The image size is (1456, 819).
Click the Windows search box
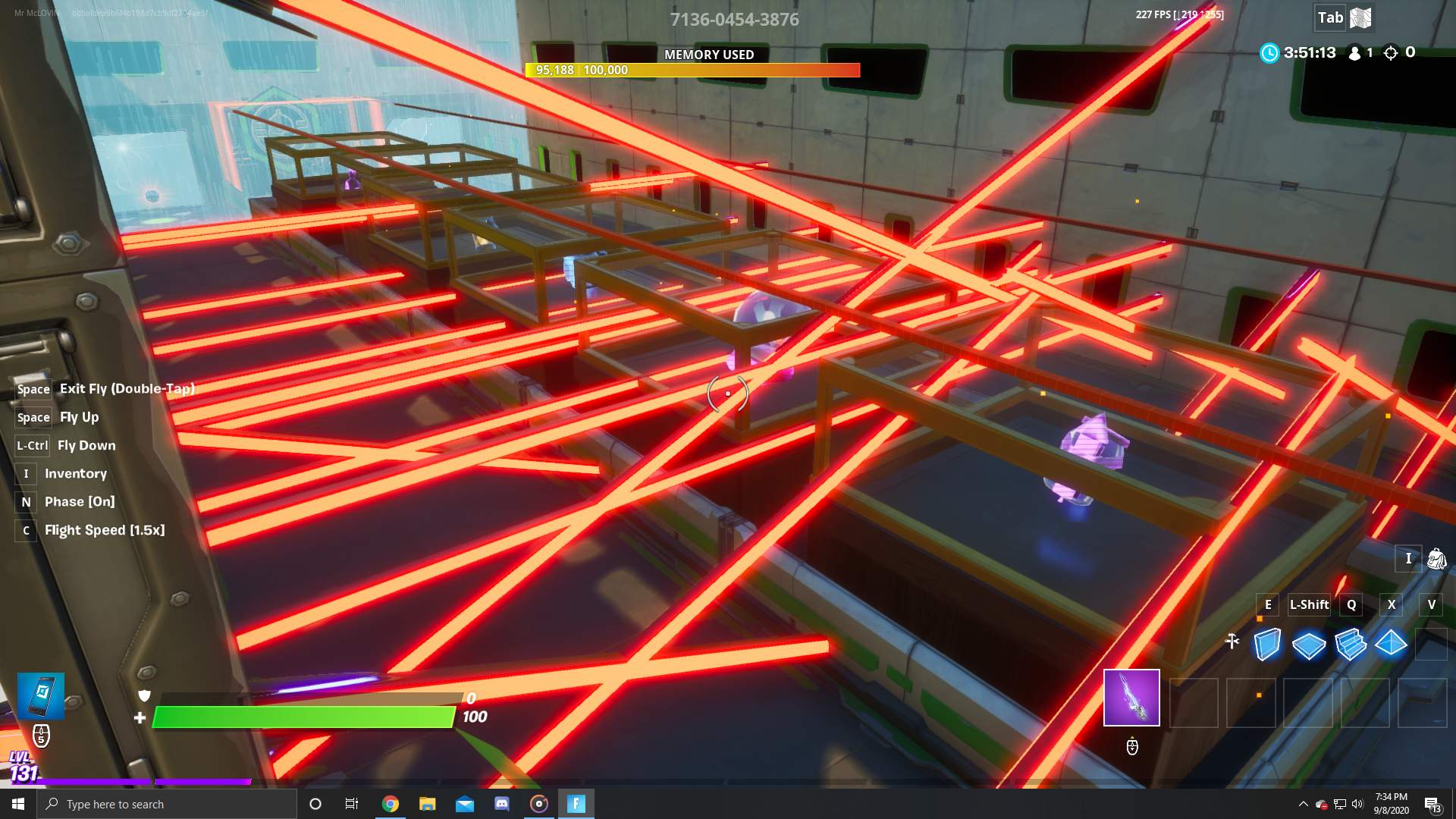tap(167, 804)
